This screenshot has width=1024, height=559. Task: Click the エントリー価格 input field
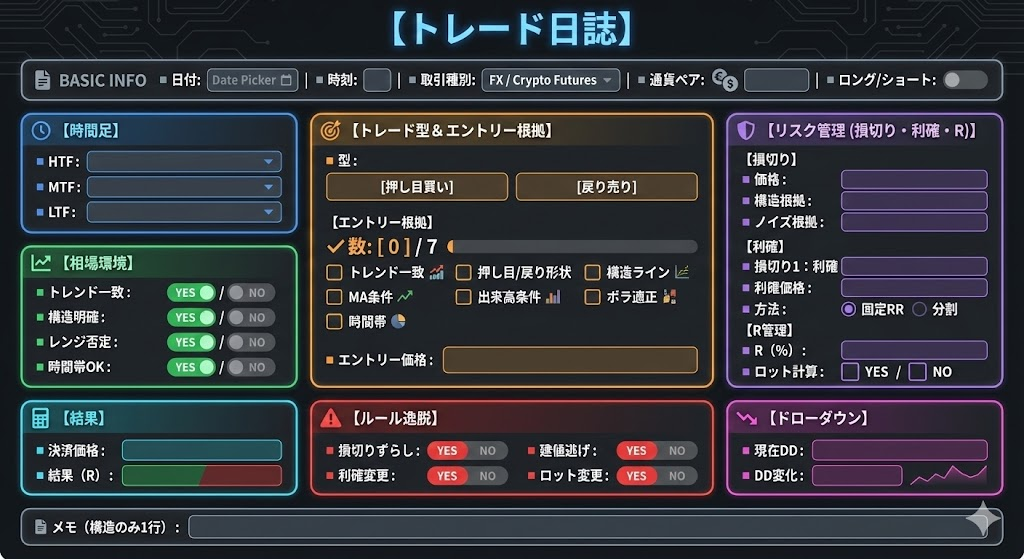[570, 360]
